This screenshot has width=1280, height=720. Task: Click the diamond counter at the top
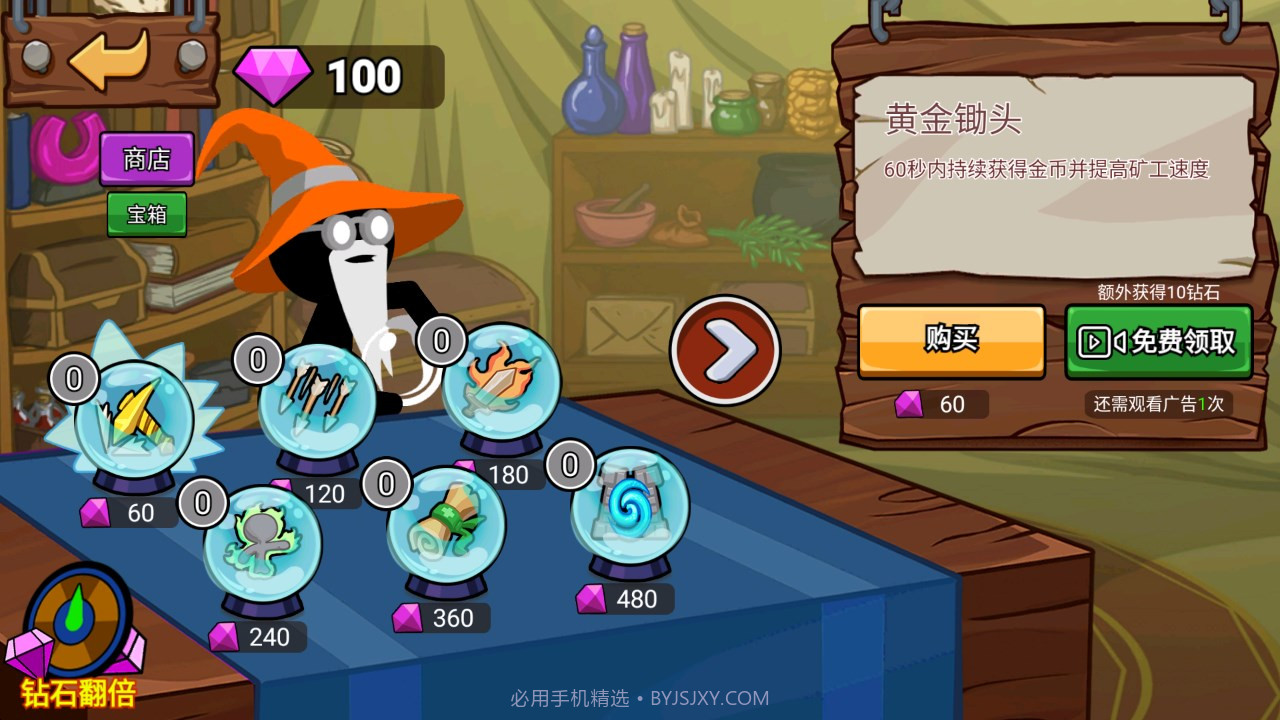click(340, 75)
